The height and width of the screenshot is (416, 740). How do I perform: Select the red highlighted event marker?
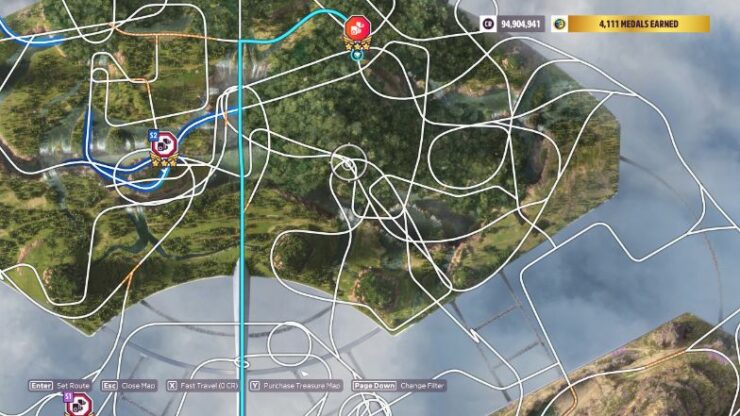357,29
